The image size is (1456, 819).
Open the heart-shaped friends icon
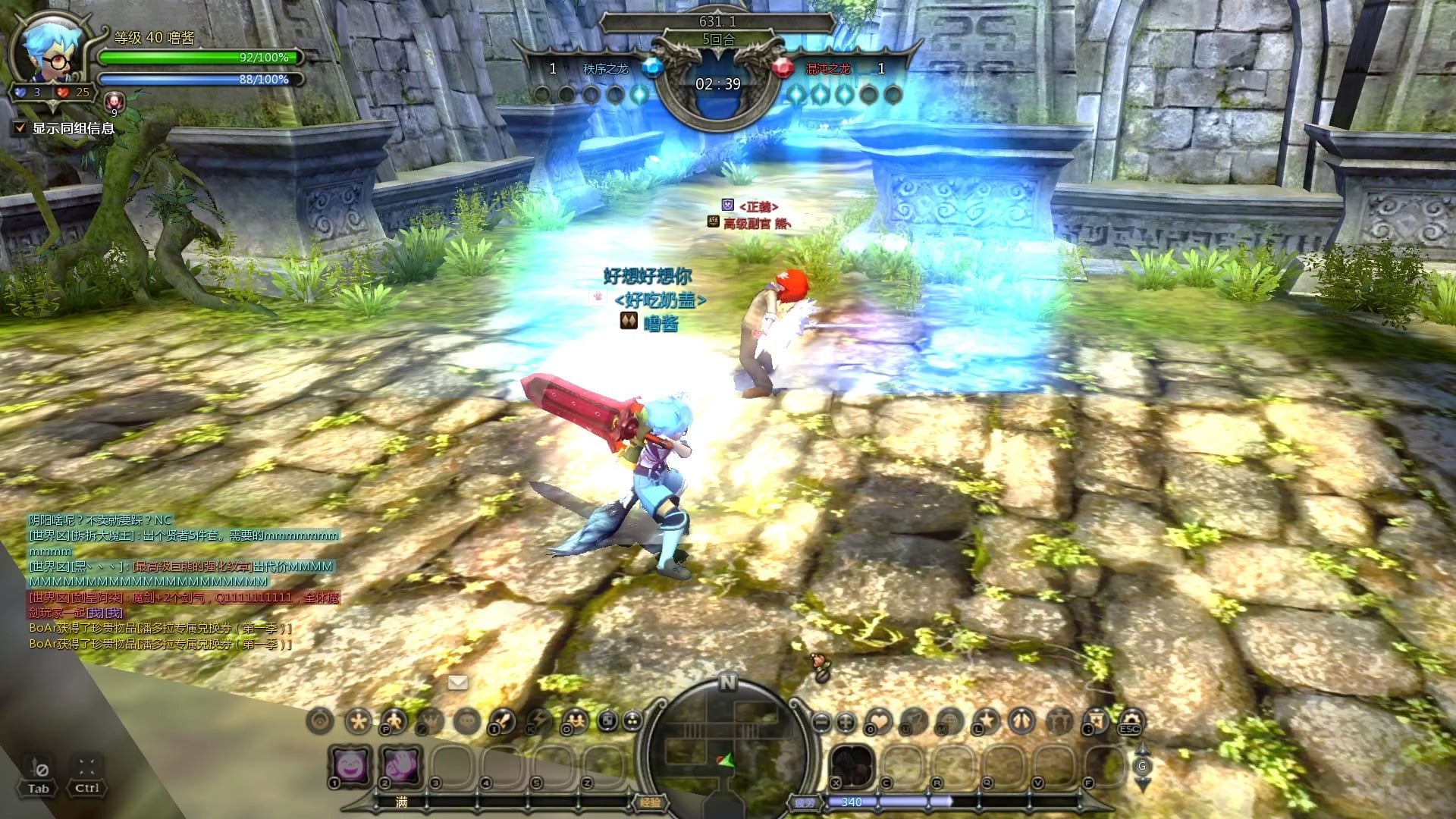[x=878, y=720]
